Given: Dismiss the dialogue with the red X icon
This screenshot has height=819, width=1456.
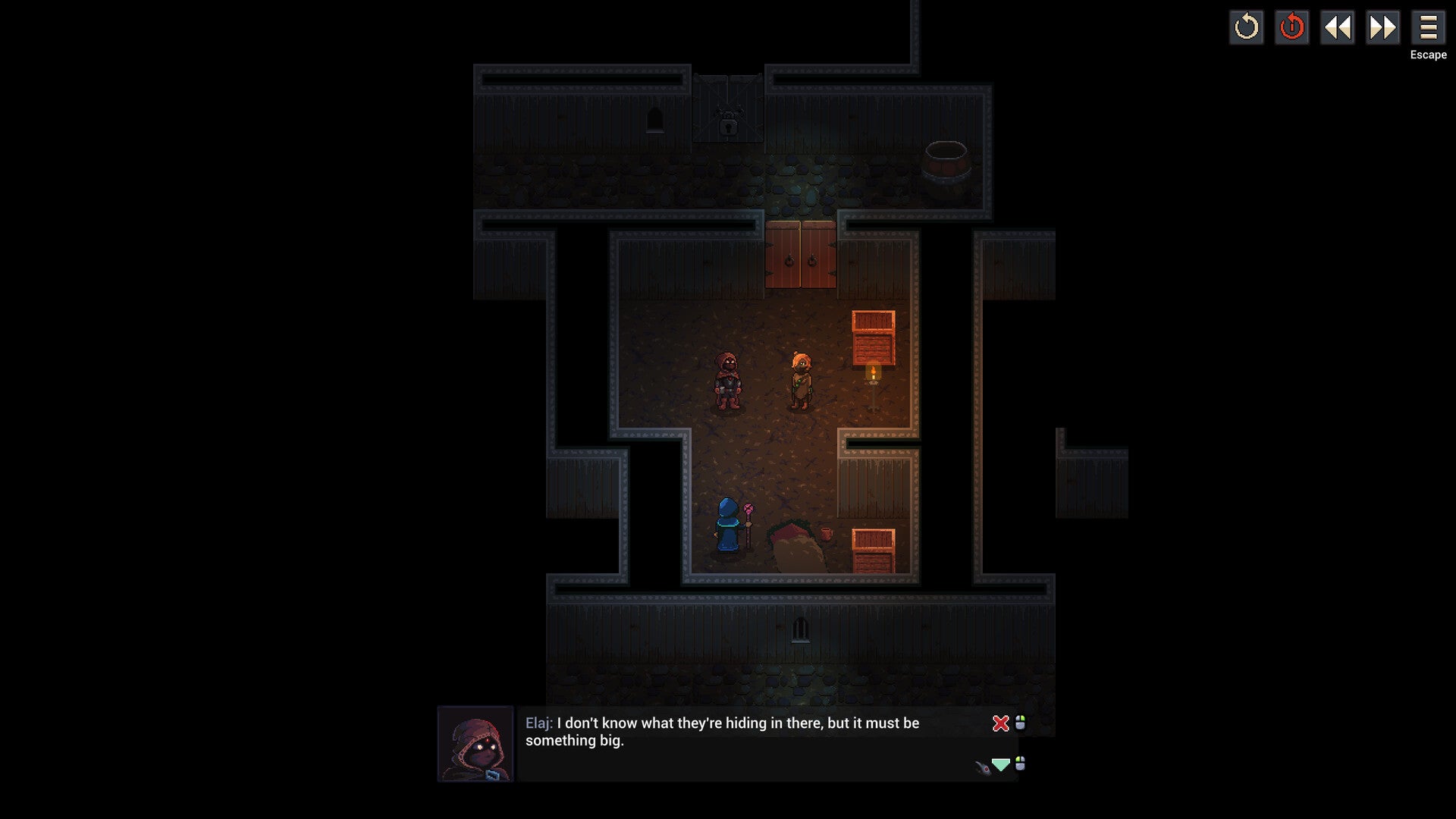Looking at the screenshot, I should pyautogui.click(x=1000, y=723).
